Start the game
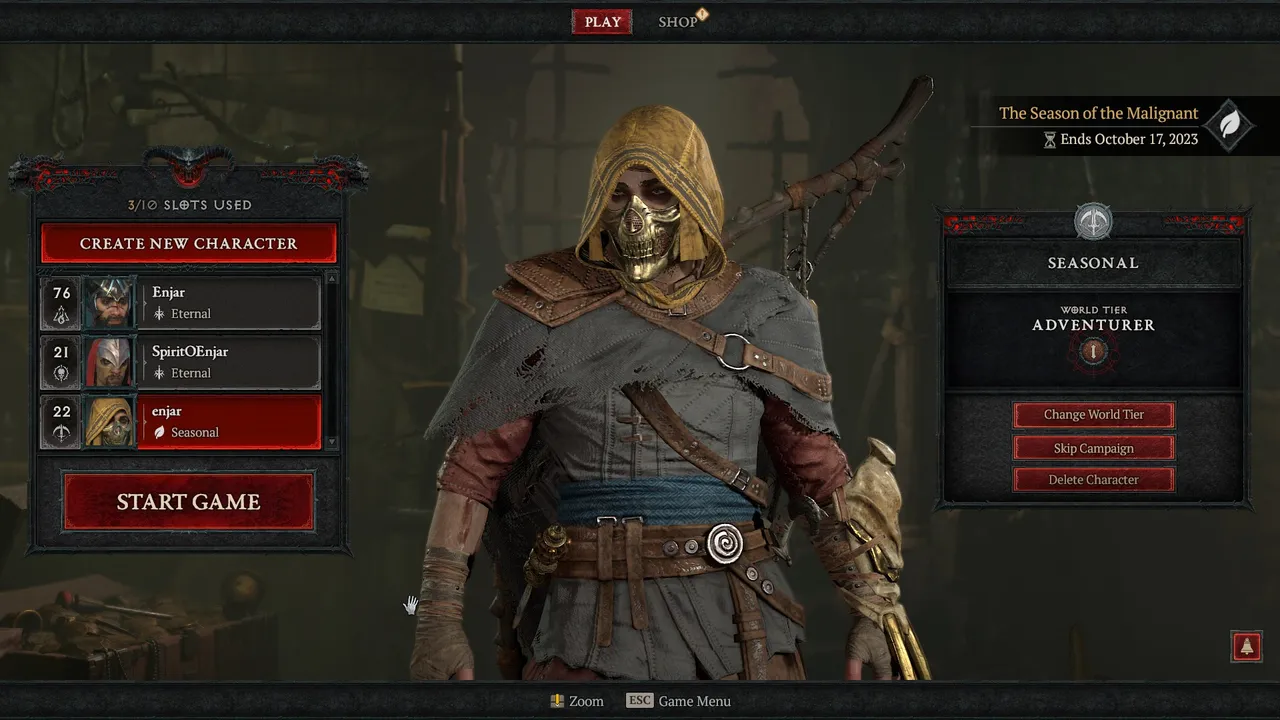Screen dimensions: 1280x720 tap(189, 502)
